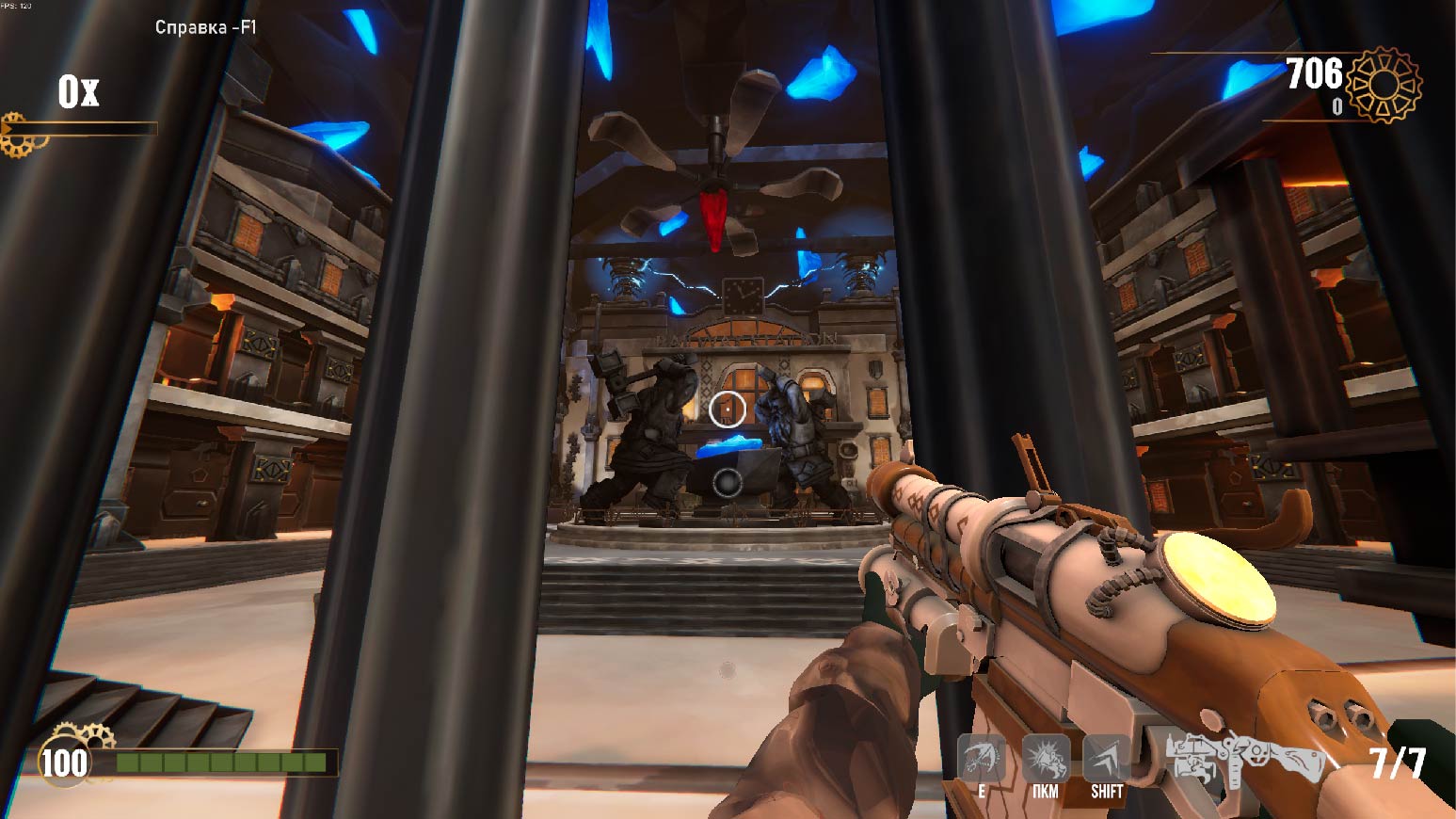Open the Справка help label
This screenshot has width=1456, height=819.
205,27
